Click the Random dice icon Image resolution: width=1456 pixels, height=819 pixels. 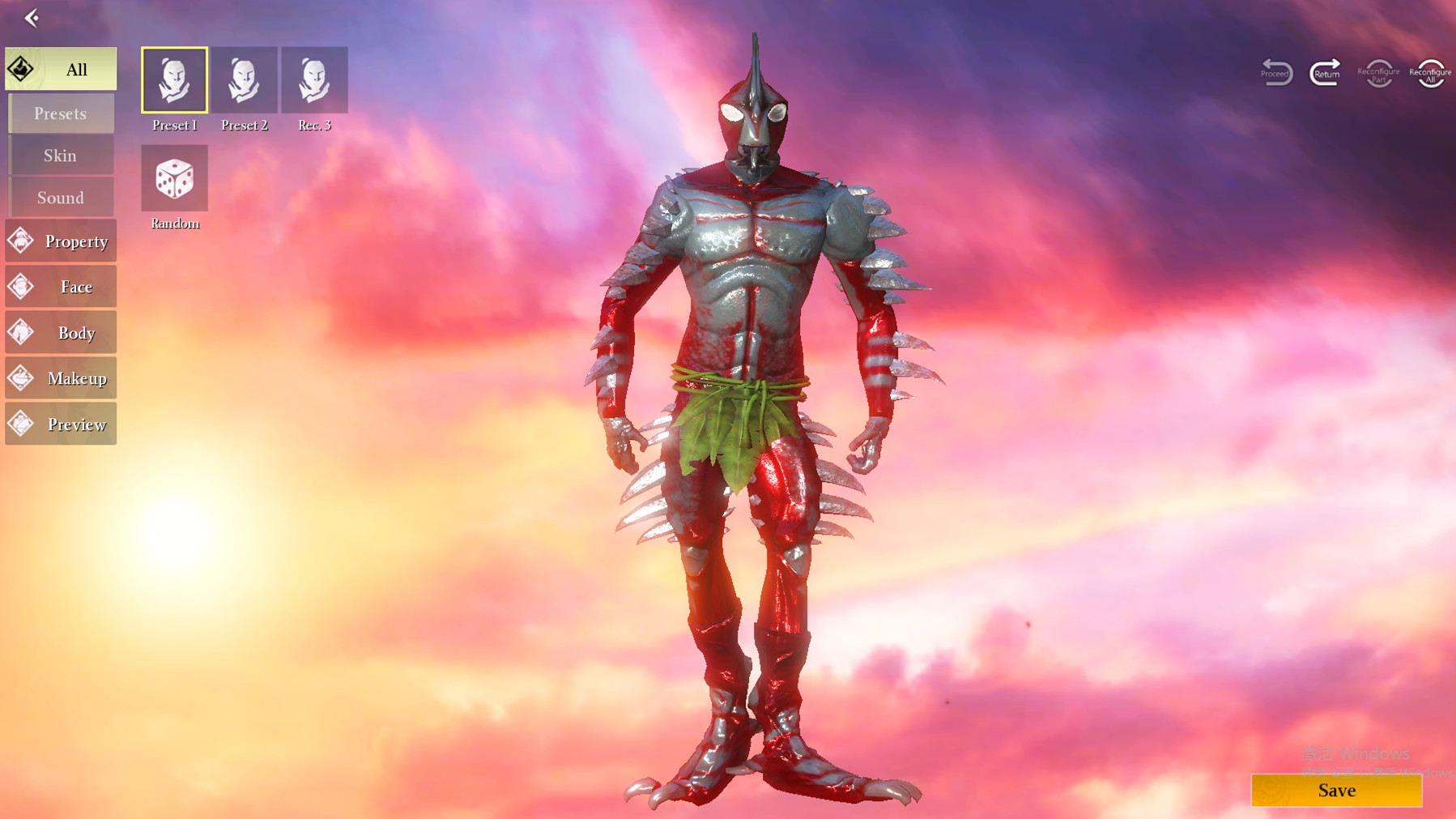[x=173, y=177]
